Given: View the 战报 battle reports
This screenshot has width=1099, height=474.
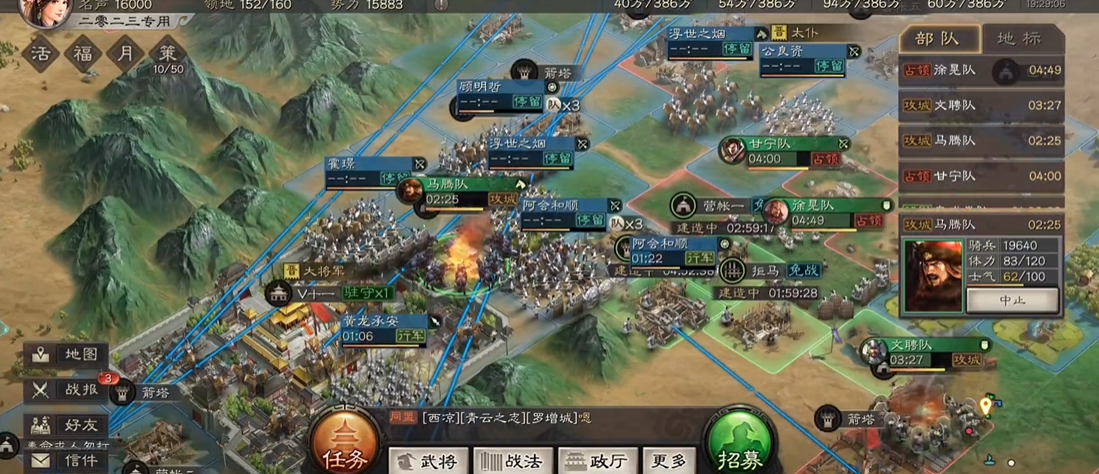Looking at the screenshot, I should click(x=66, y=390).
